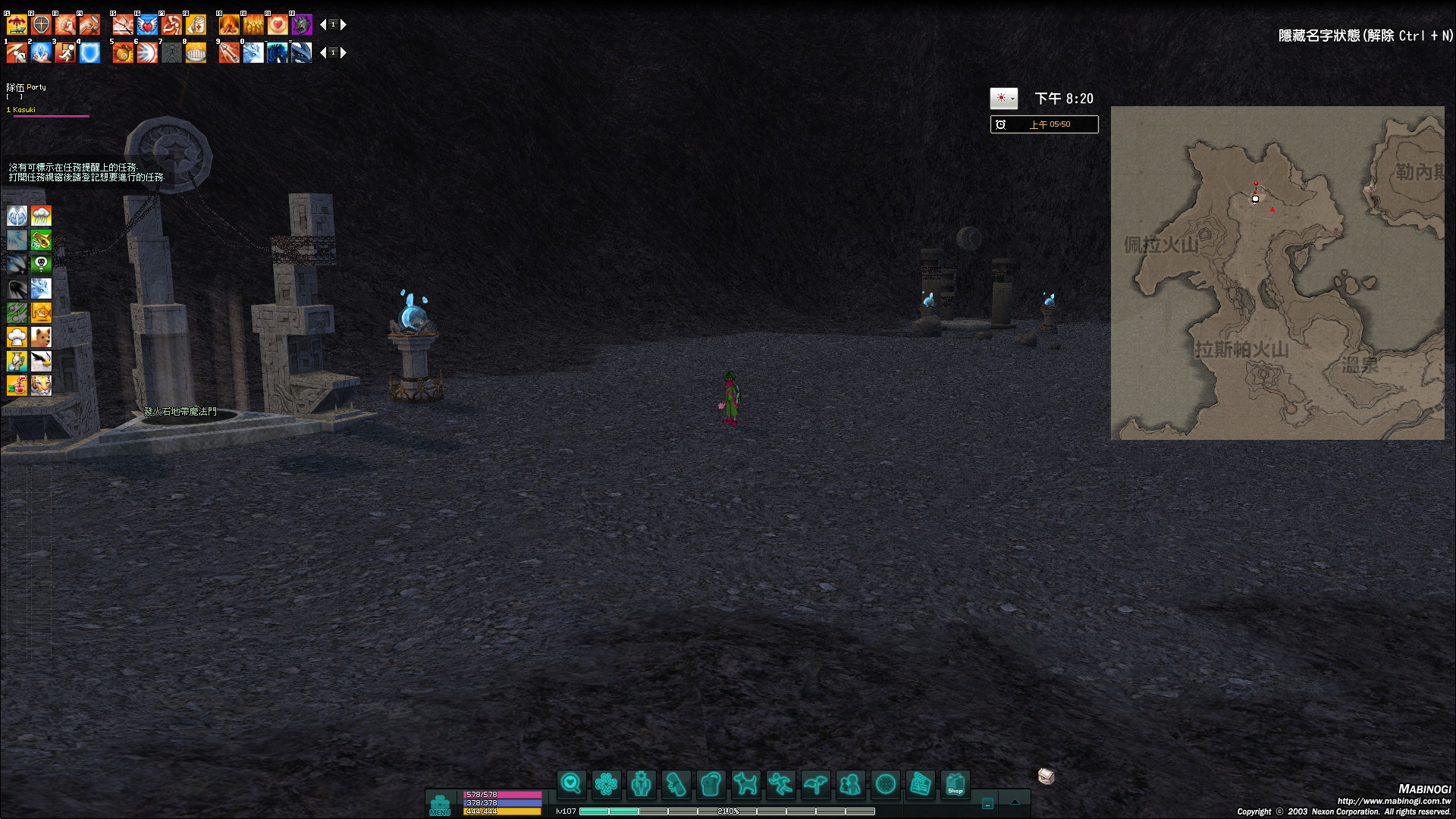1456x819 pixels.
Task: Click the world minimap
Action: [x=1277, y=273]
